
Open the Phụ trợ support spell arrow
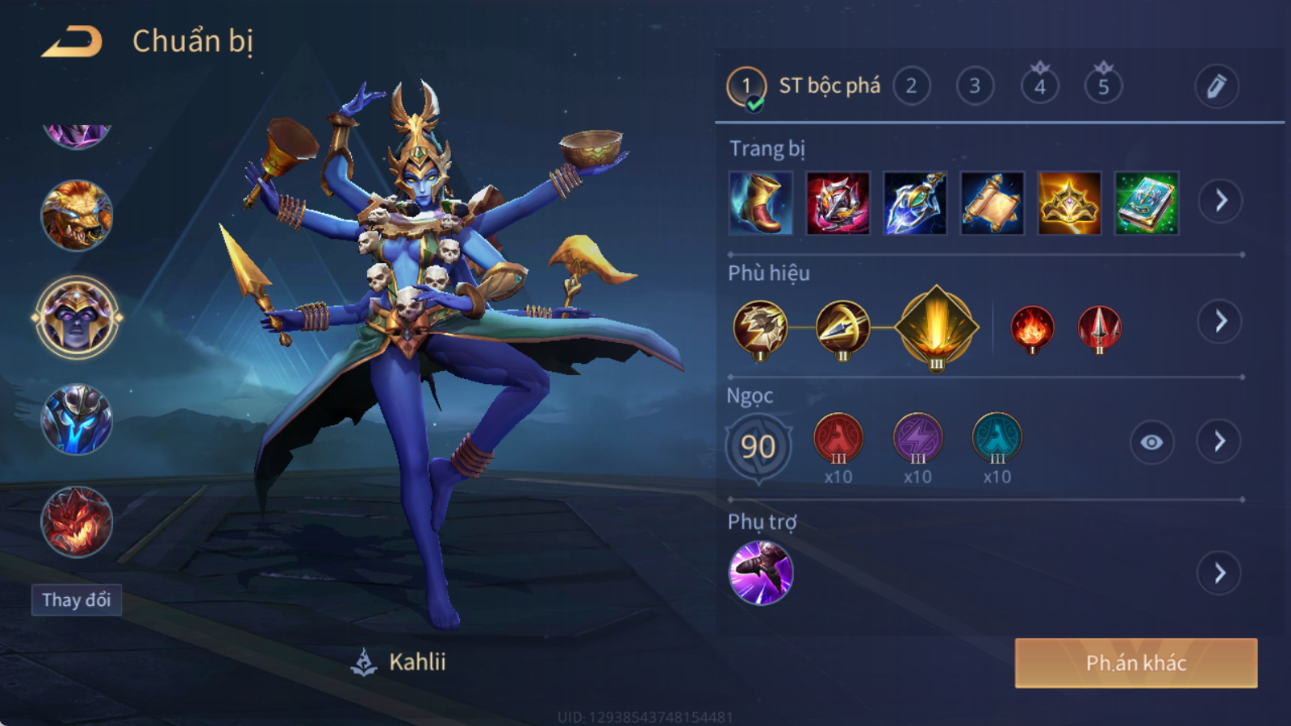pos(1220,573)
